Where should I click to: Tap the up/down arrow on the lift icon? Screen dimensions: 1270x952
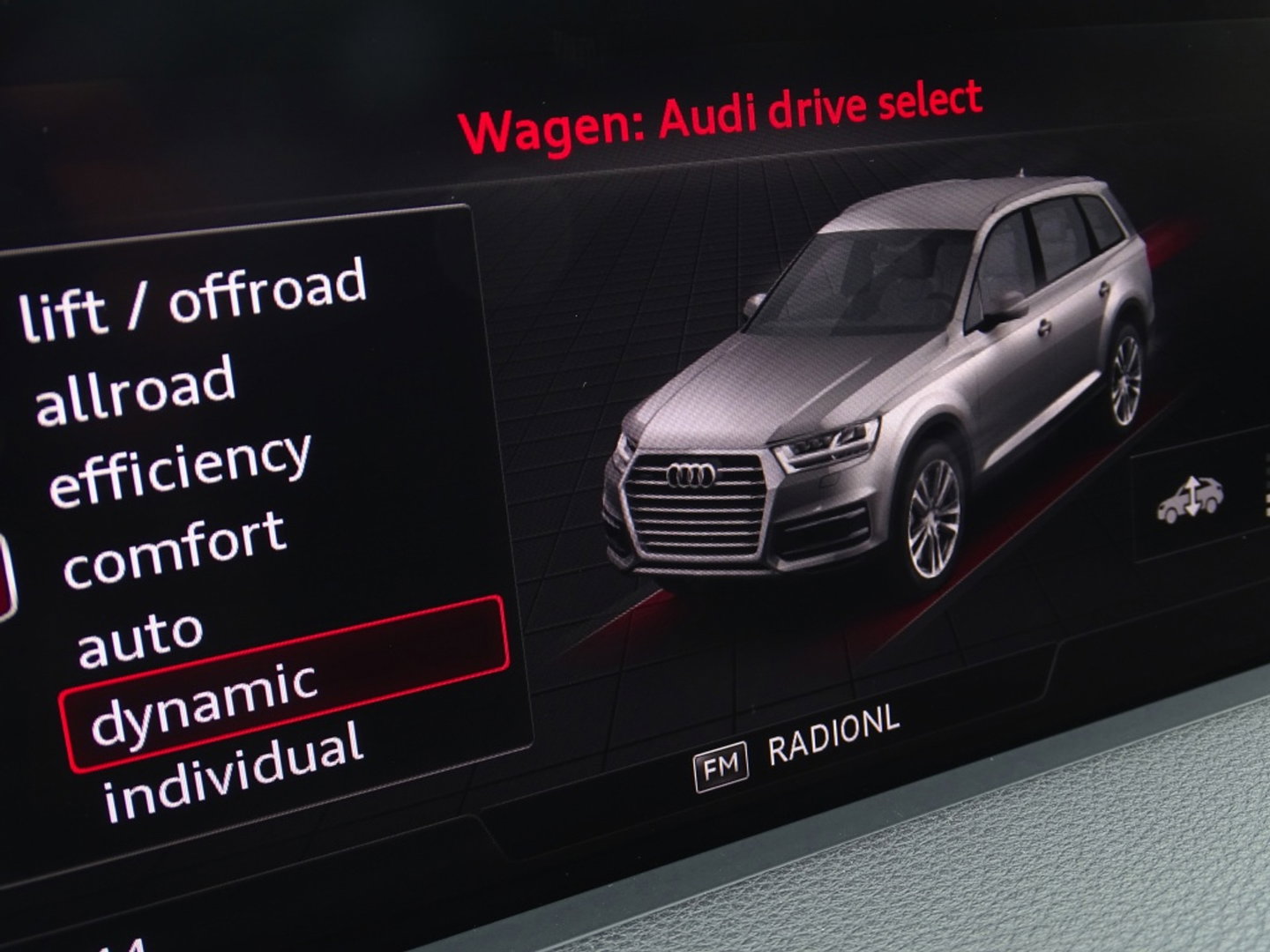(1192, 494)
